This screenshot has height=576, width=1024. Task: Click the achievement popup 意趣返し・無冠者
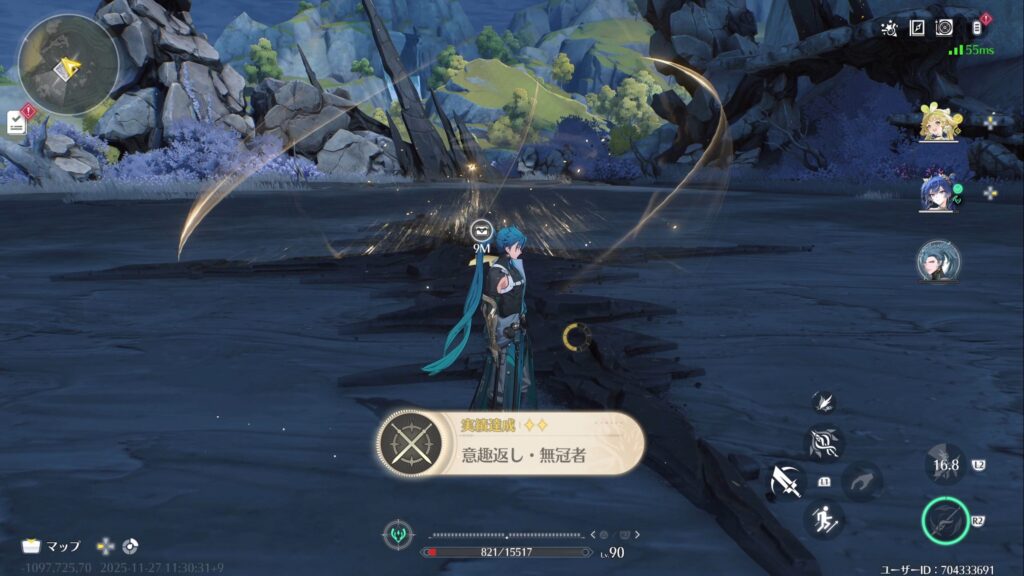coord(510,442)
